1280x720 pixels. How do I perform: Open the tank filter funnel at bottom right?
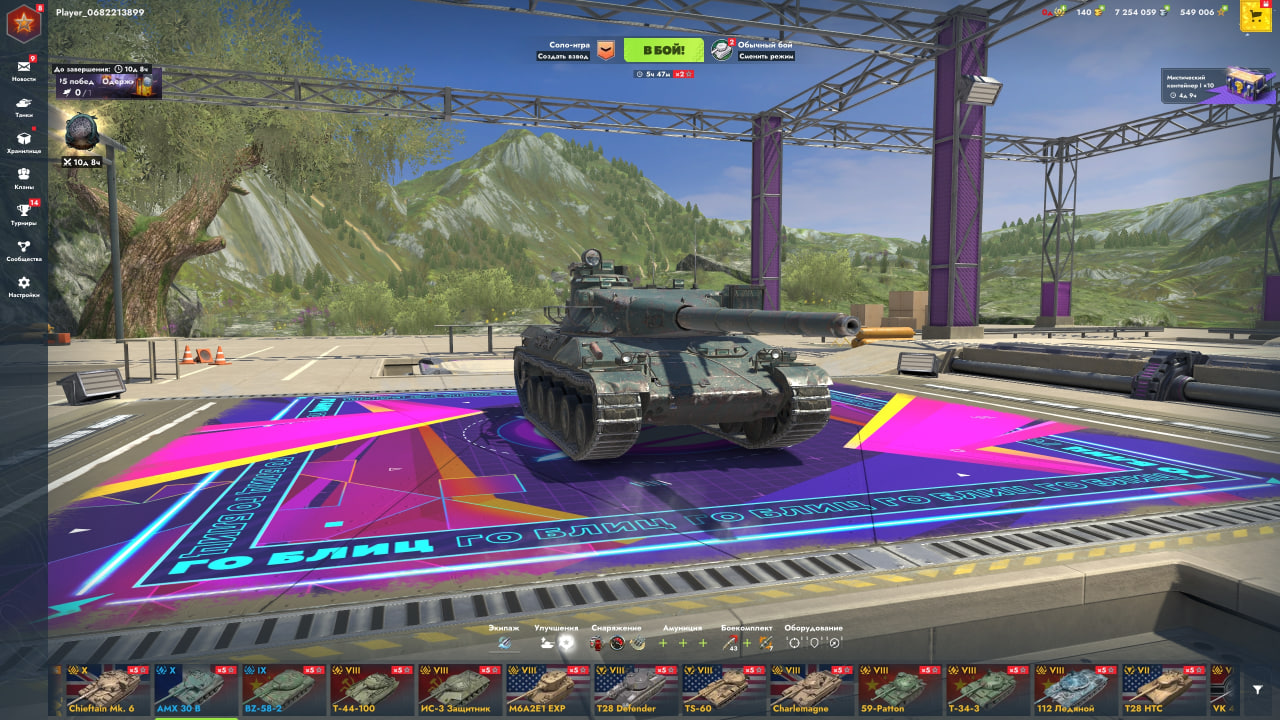pos(1257,690)
